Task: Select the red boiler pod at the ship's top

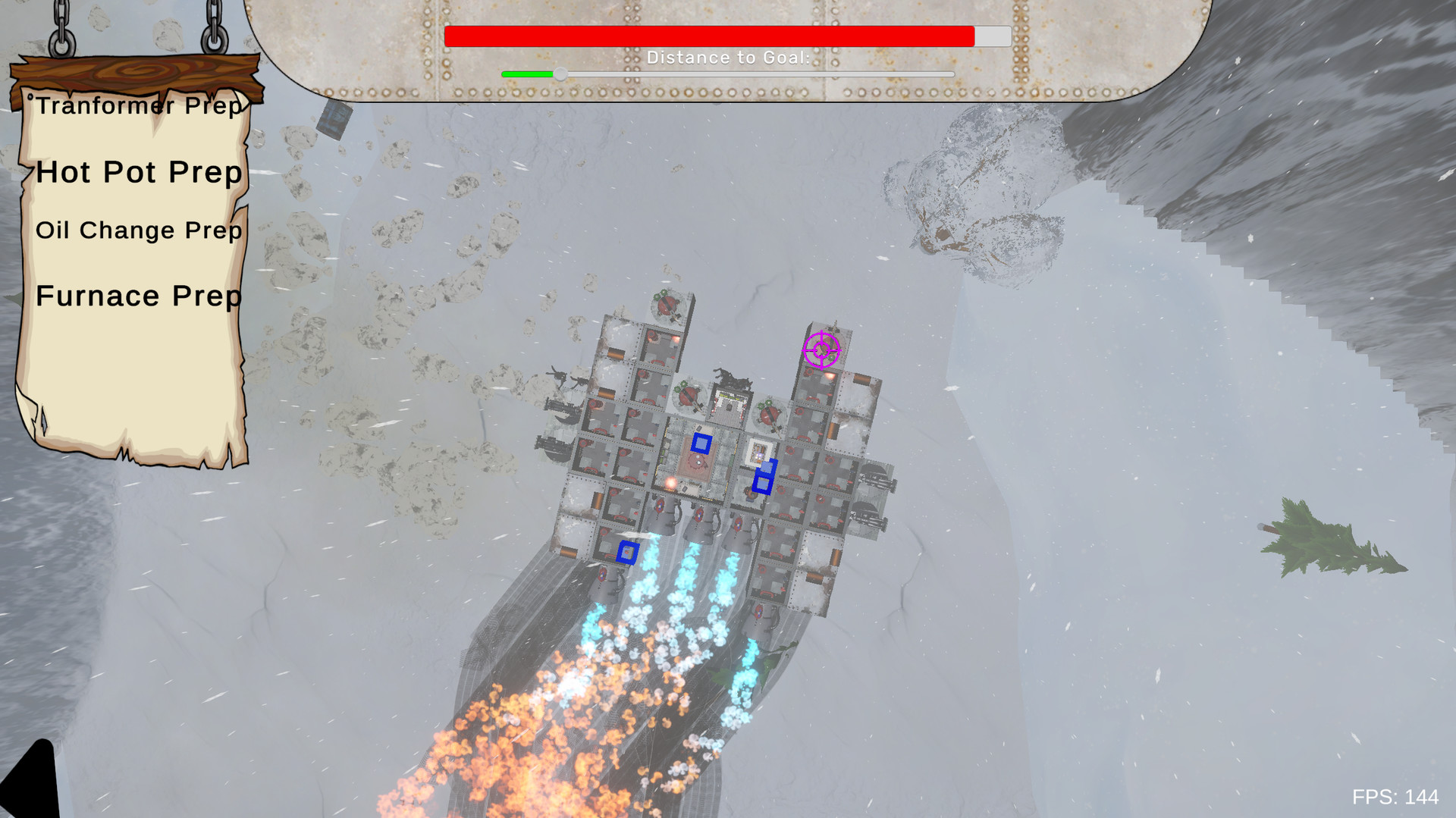Action: (667, 306)
